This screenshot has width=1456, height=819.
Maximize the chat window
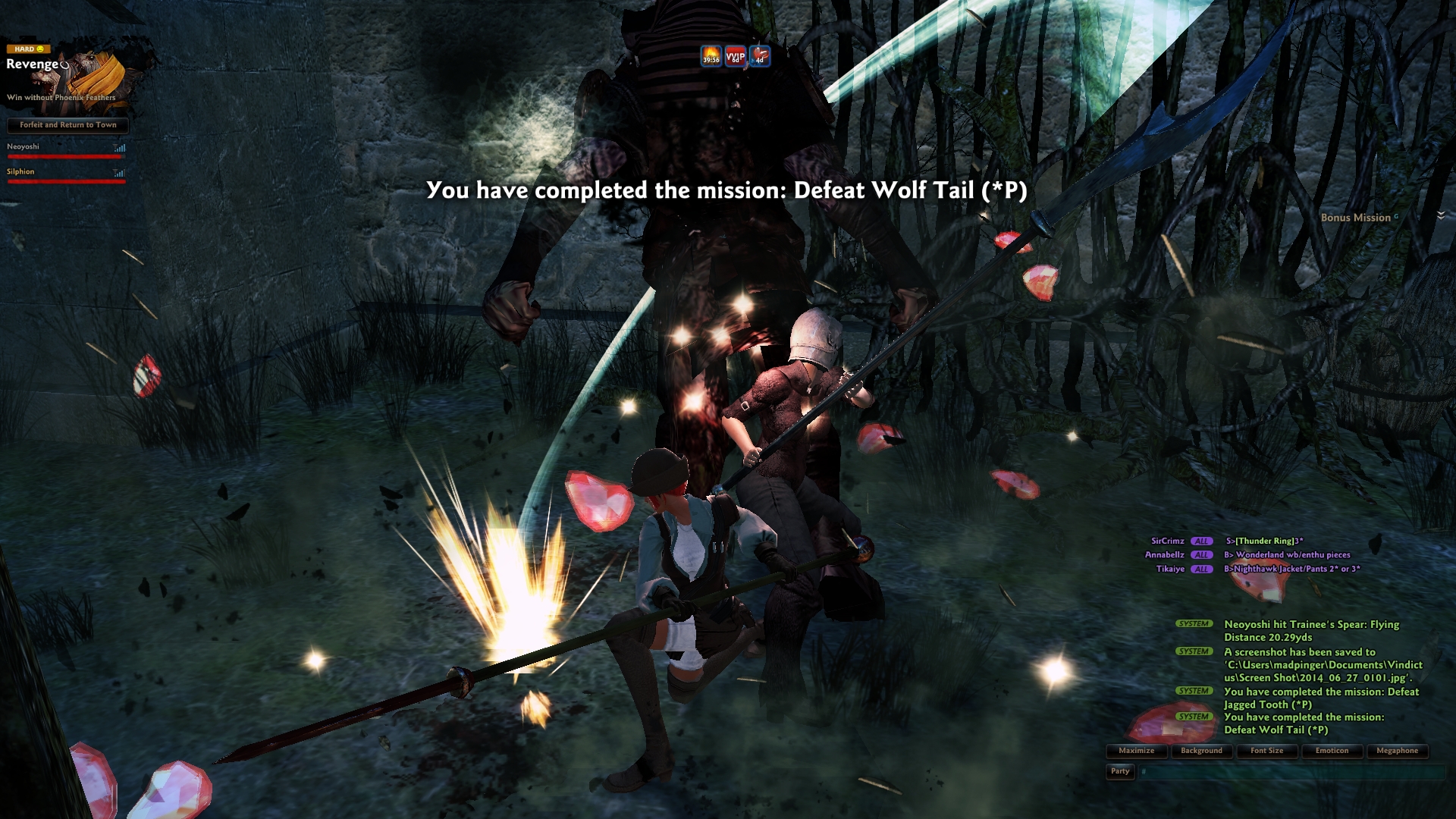click(1136, 751)
